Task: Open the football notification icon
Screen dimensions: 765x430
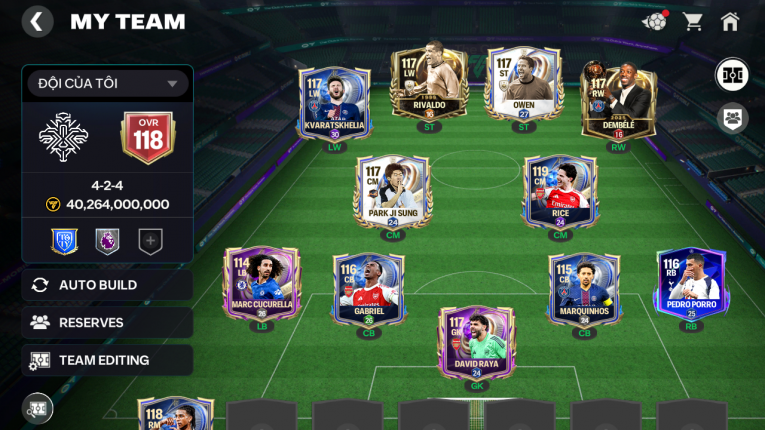Action: tap(654, 21)
